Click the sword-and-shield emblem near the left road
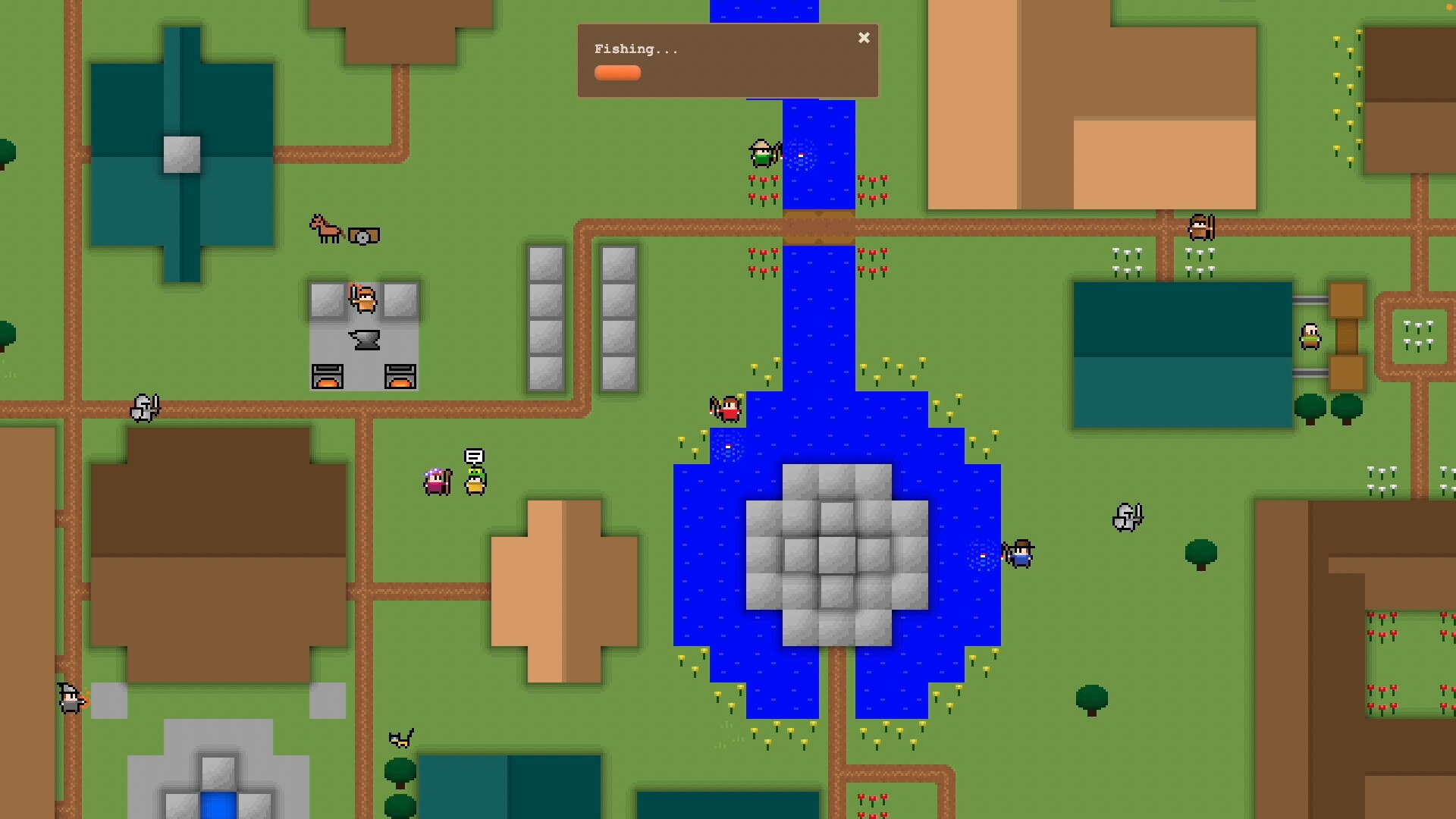 click(x=146, y=408)
